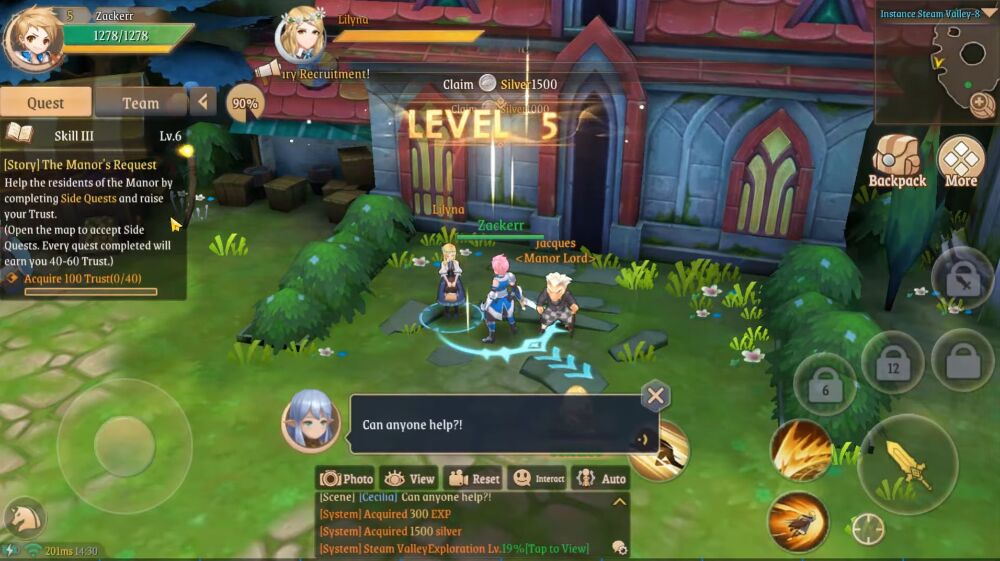Switch to the Team tab
Screen dimensions: 1000x561
coord(140,102)
